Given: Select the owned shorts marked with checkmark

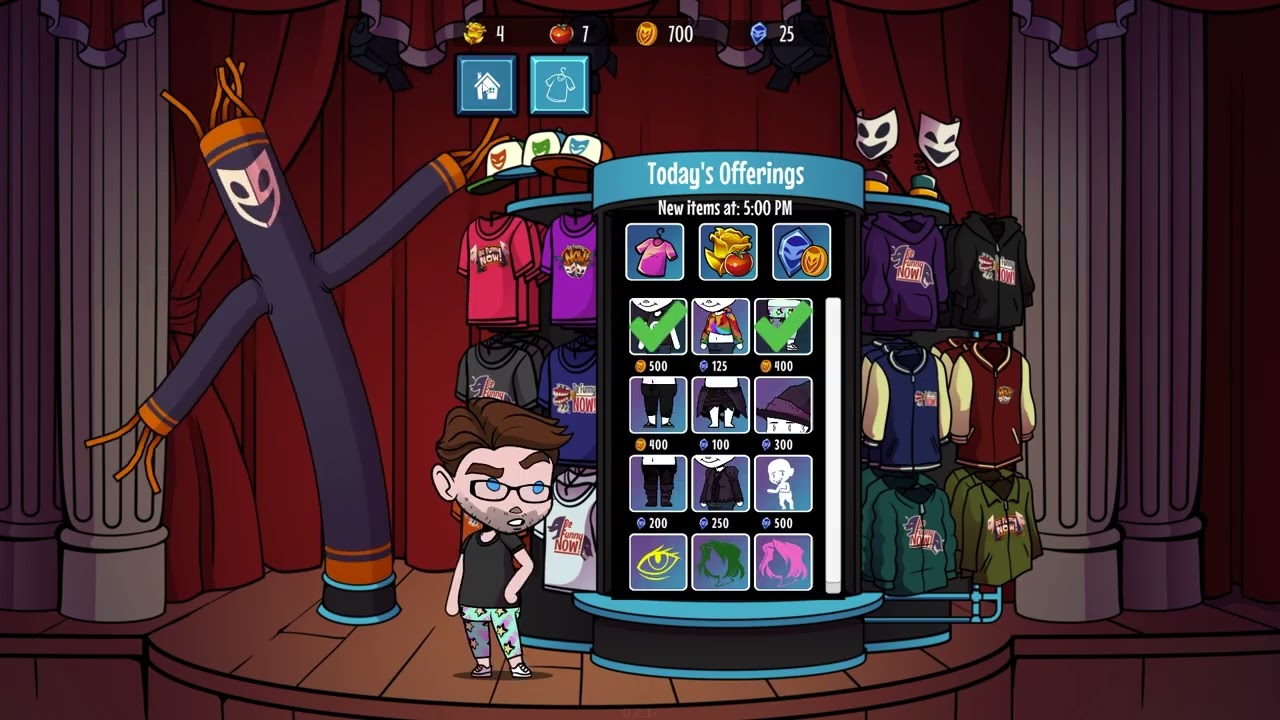Looking at the screenshot, I should coord(785,325).
